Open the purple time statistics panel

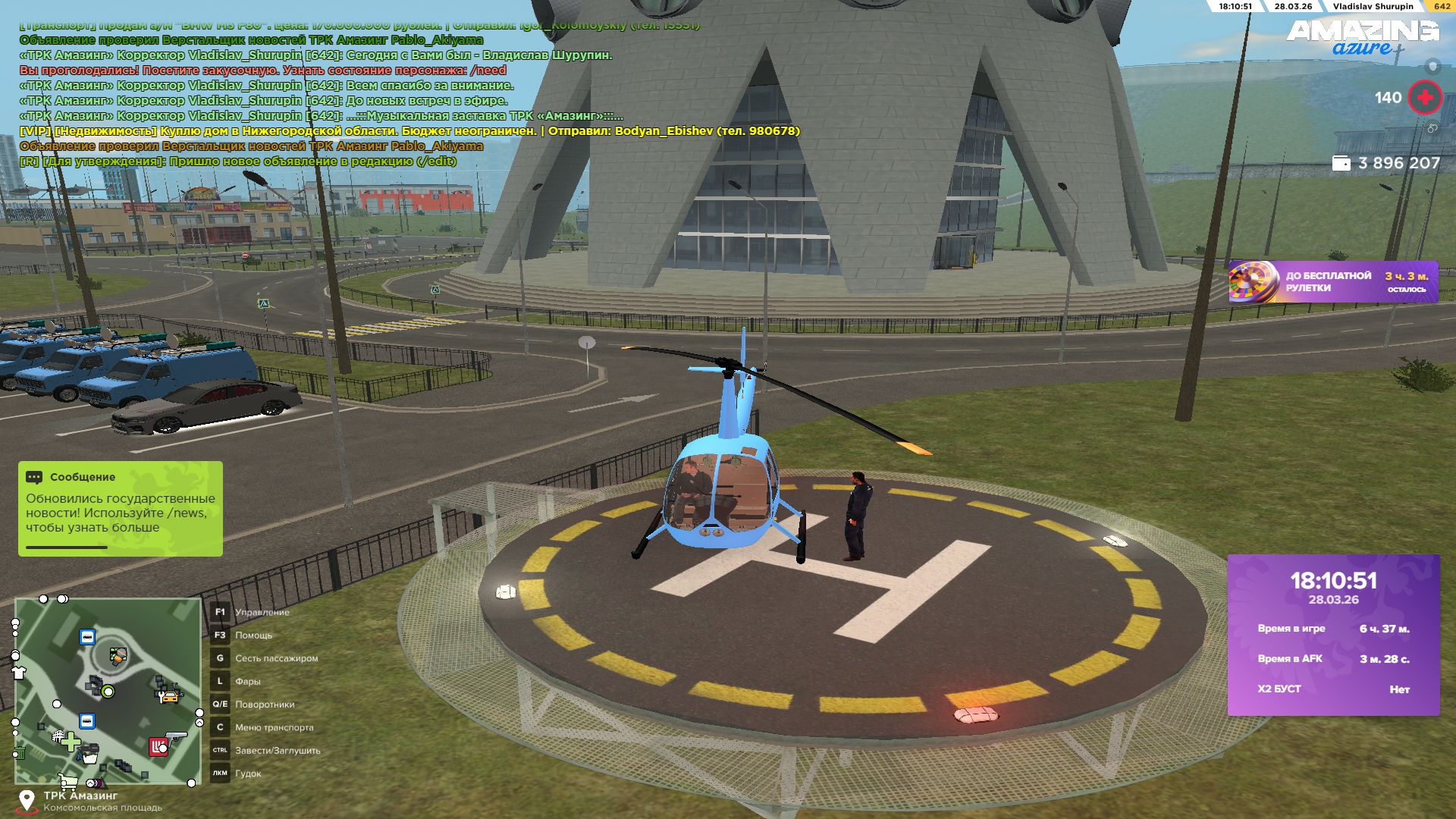coord(1333,635)
